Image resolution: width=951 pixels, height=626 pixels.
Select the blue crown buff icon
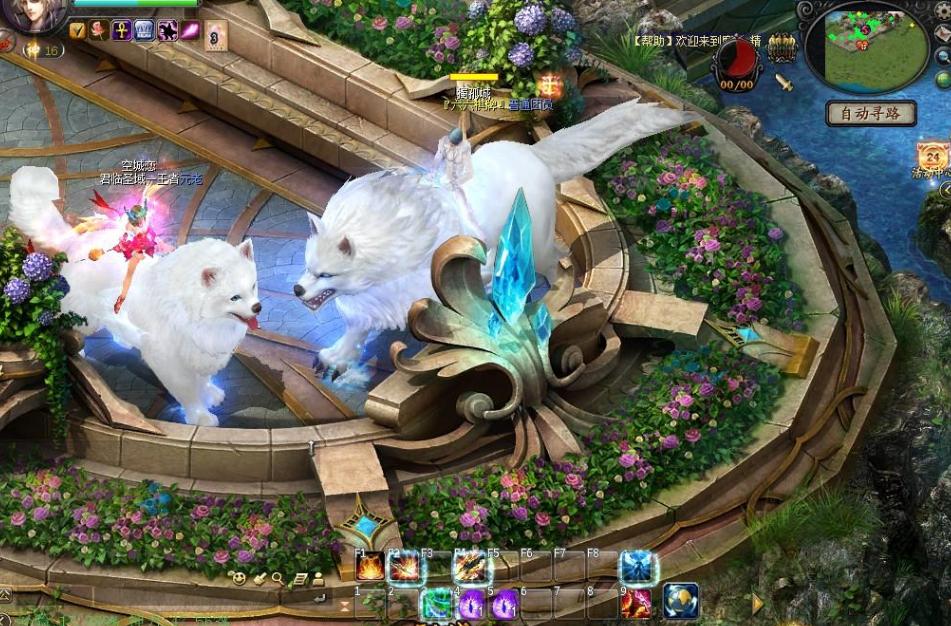pos(143,30)
